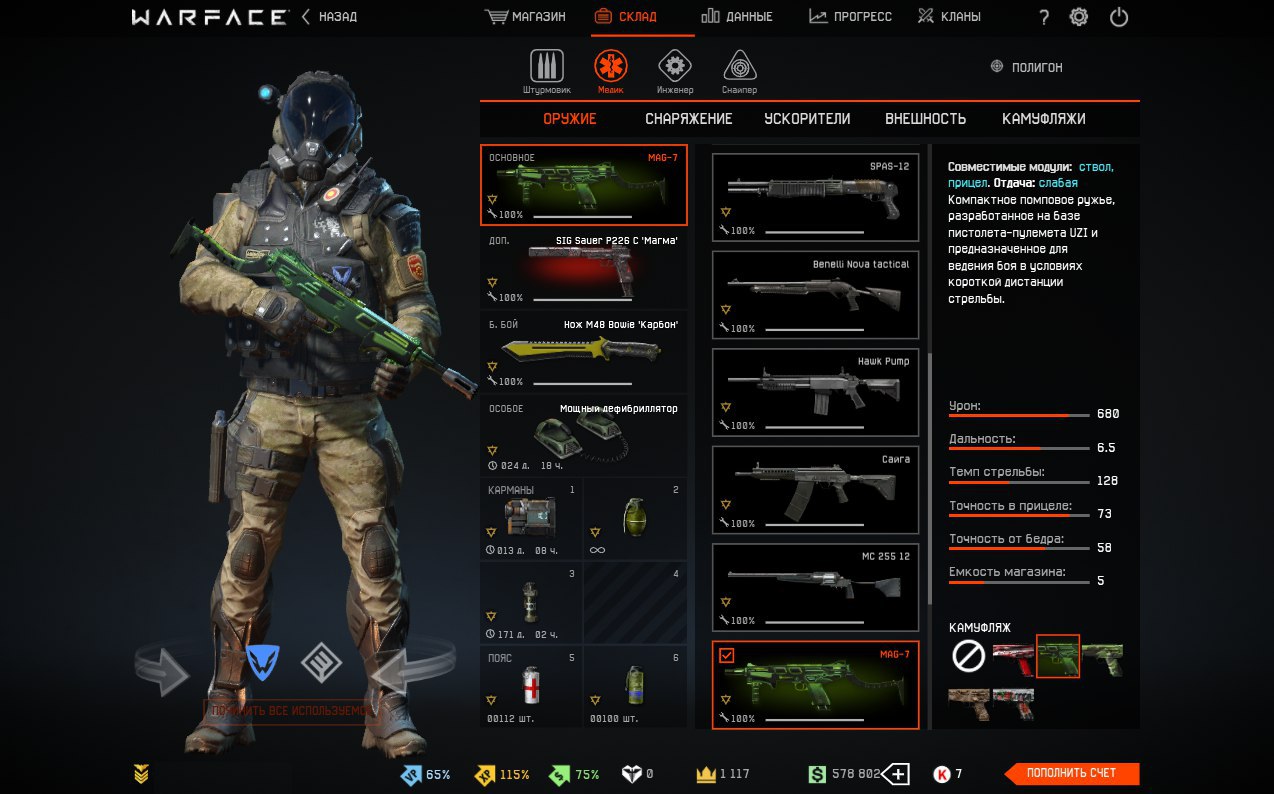Screen dimensions: 1274x794
Task: Switch to the Внешность tab
Action: pos(925,119)
